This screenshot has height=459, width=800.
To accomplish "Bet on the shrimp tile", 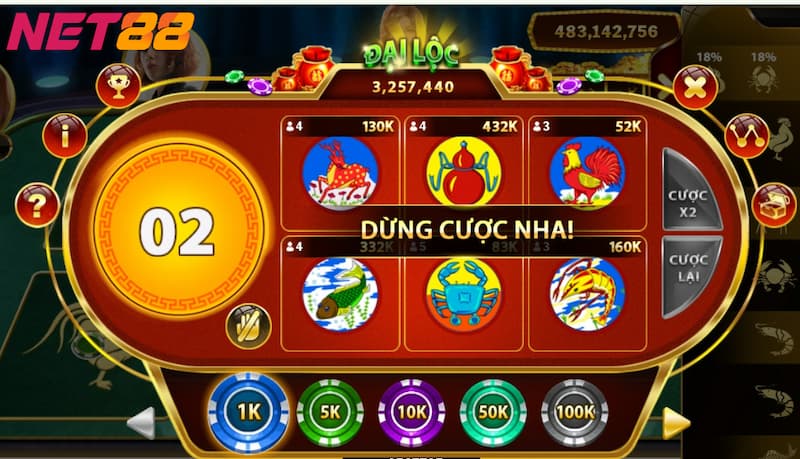I will [x=586, y=294].
